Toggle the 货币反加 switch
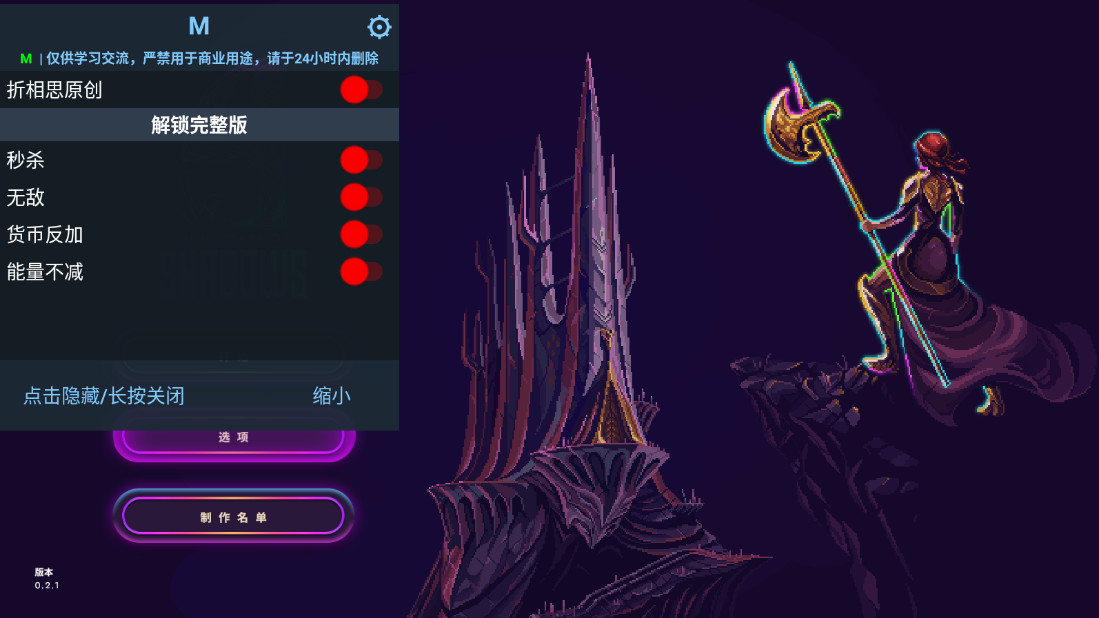 (x=360, y=234)
